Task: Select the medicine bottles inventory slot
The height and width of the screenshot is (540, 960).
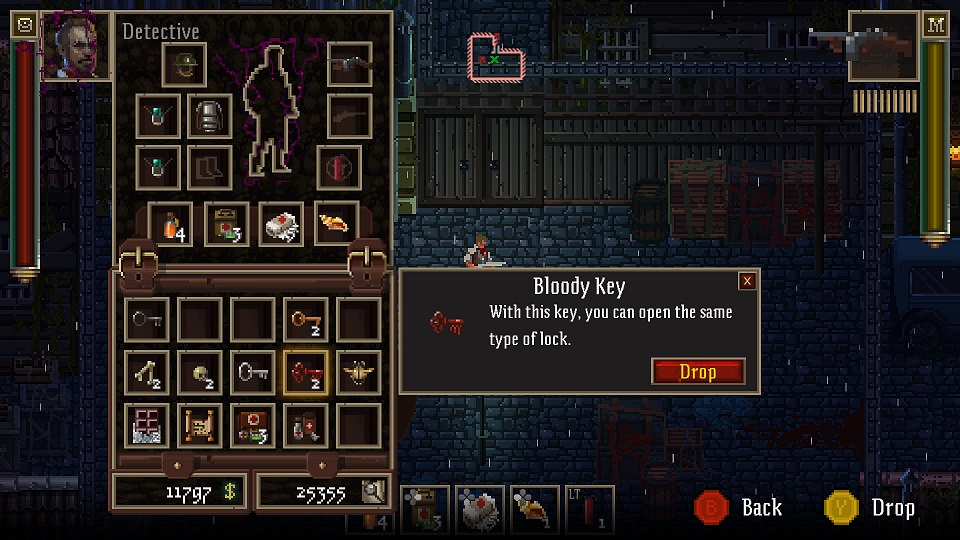Action: tap(306, 425)
